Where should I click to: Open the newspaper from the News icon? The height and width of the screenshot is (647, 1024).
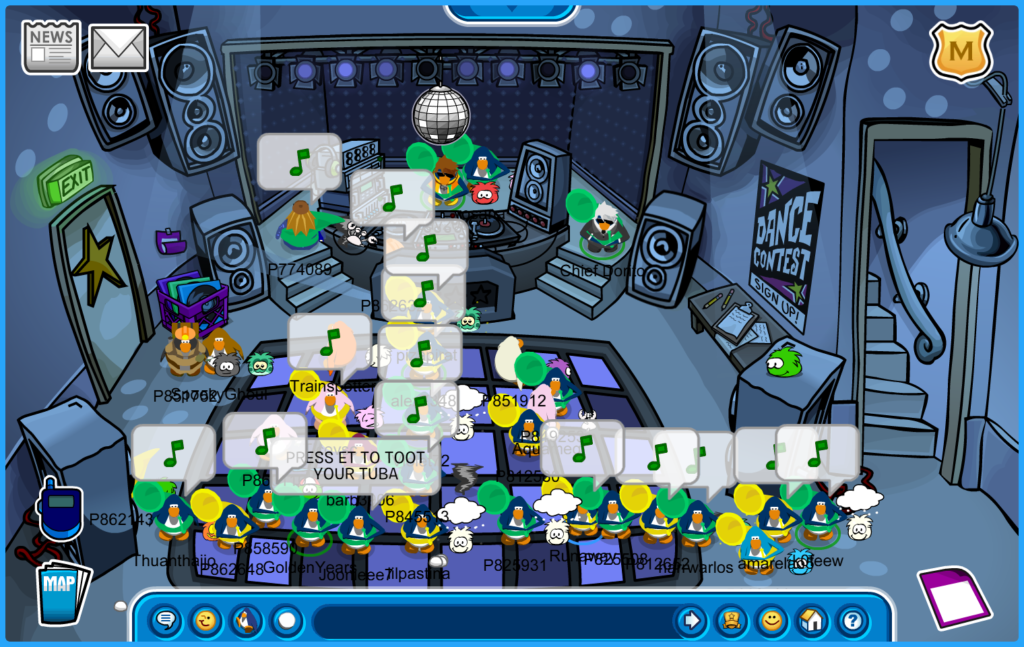tap(51, 47)
